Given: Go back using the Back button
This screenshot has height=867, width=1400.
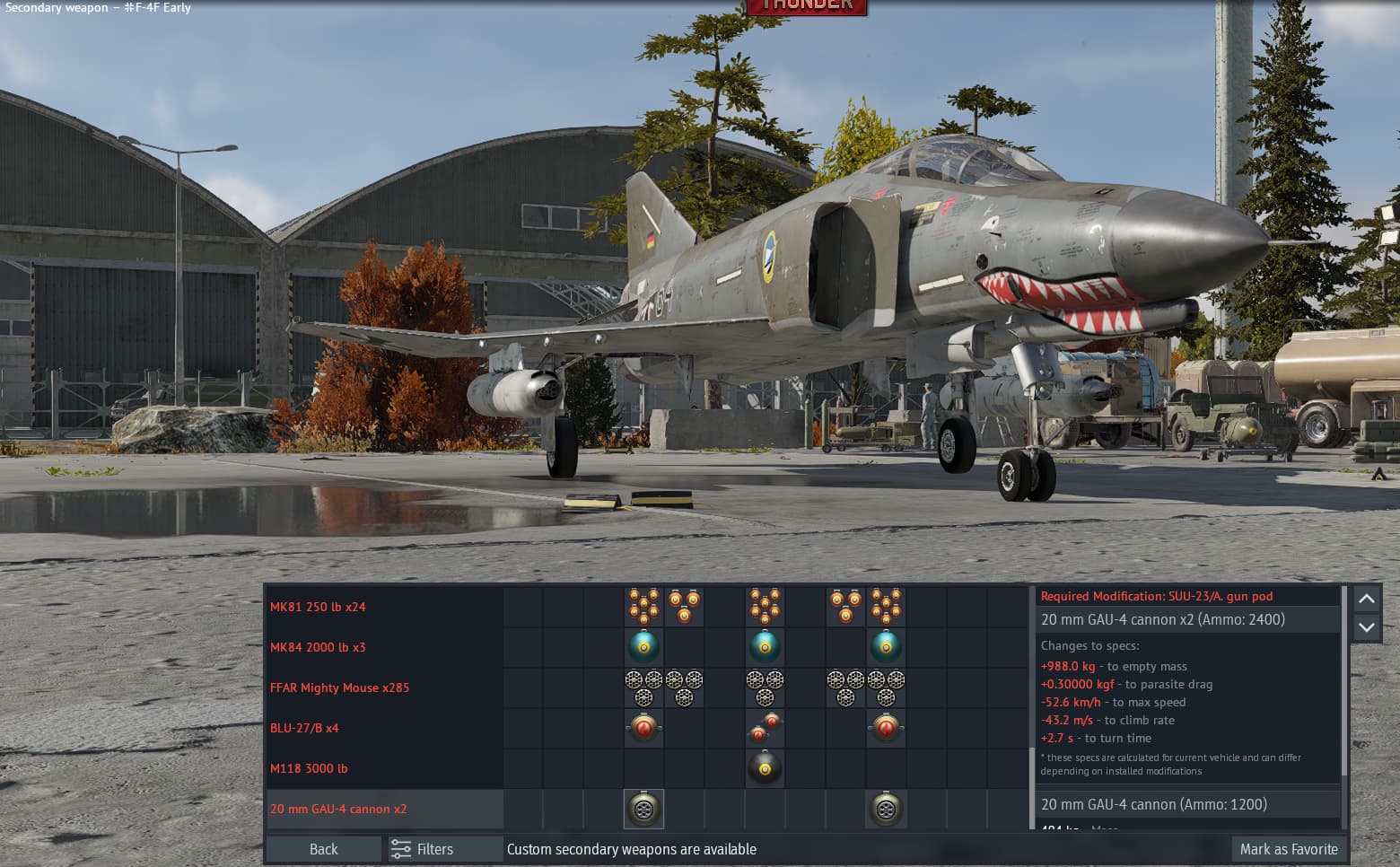Looking at the screenshot, I should [323, 849].
